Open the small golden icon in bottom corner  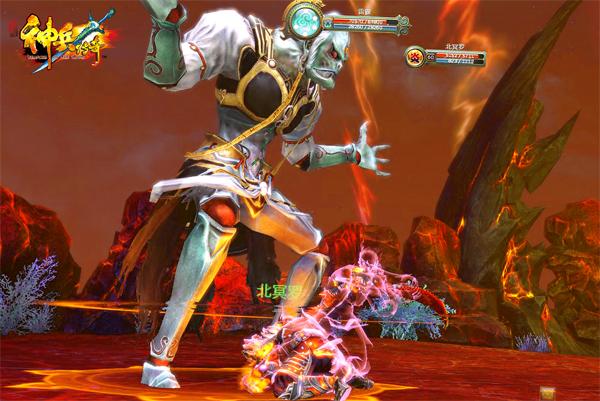[x=545, y=394]
